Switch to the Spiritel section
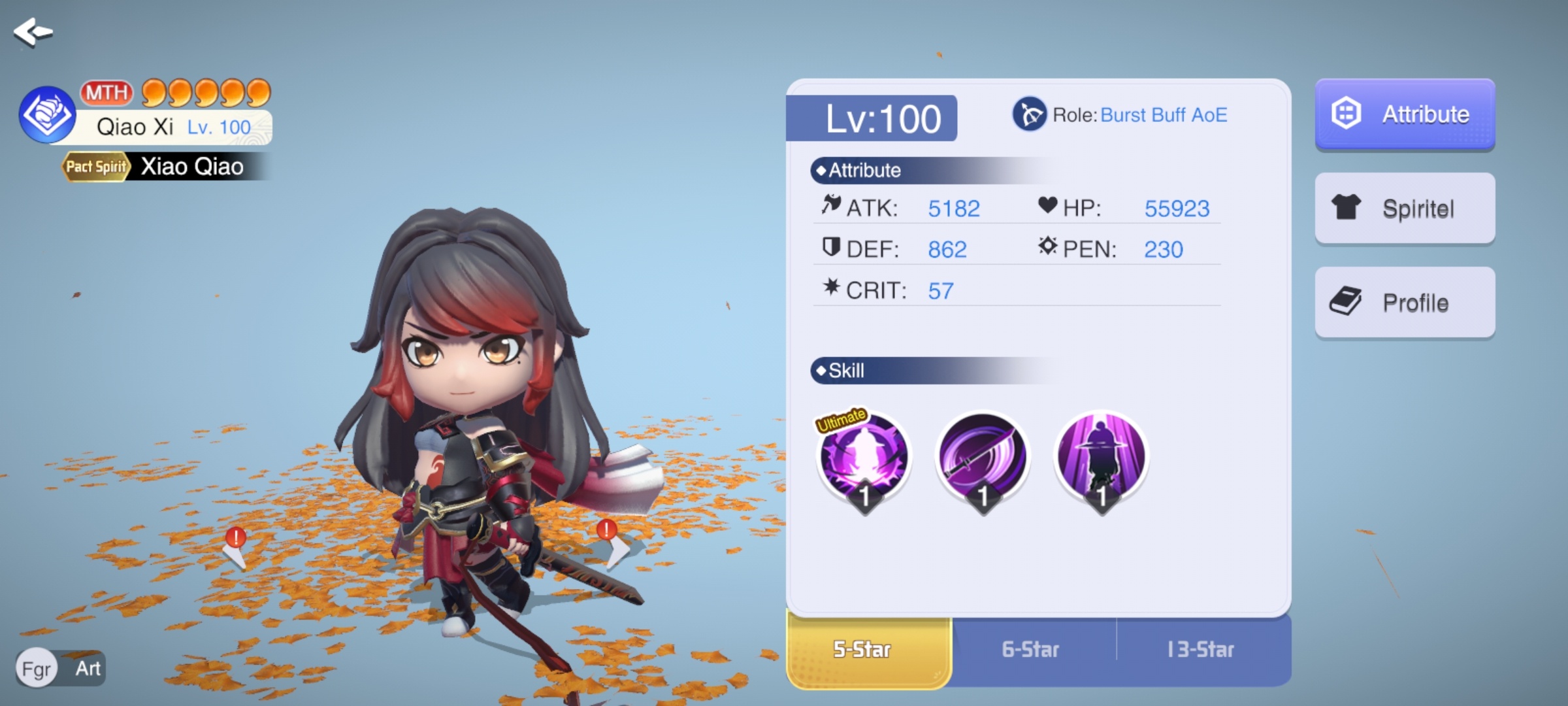Screen dimensions: 1568x706 (1405, 209)
